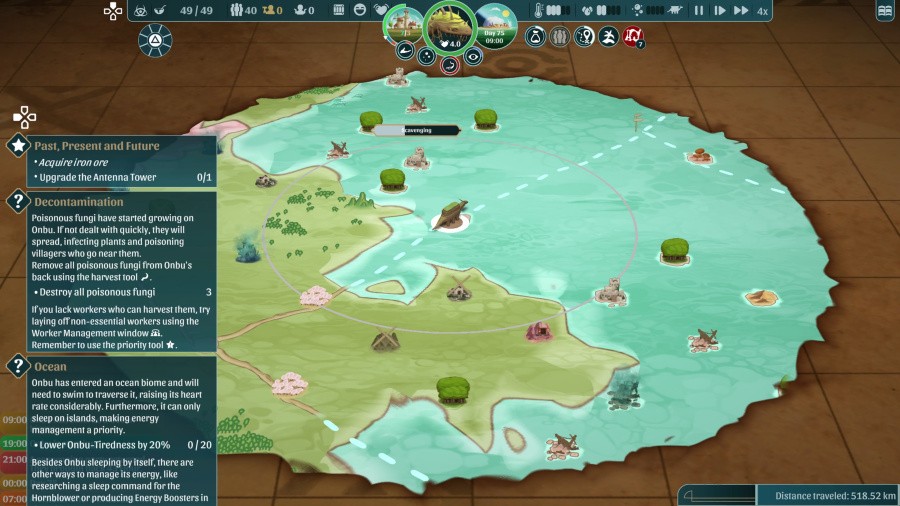This screenshot has width=900, height=506.
Task: Open the route map pin button
Action: 583,37
